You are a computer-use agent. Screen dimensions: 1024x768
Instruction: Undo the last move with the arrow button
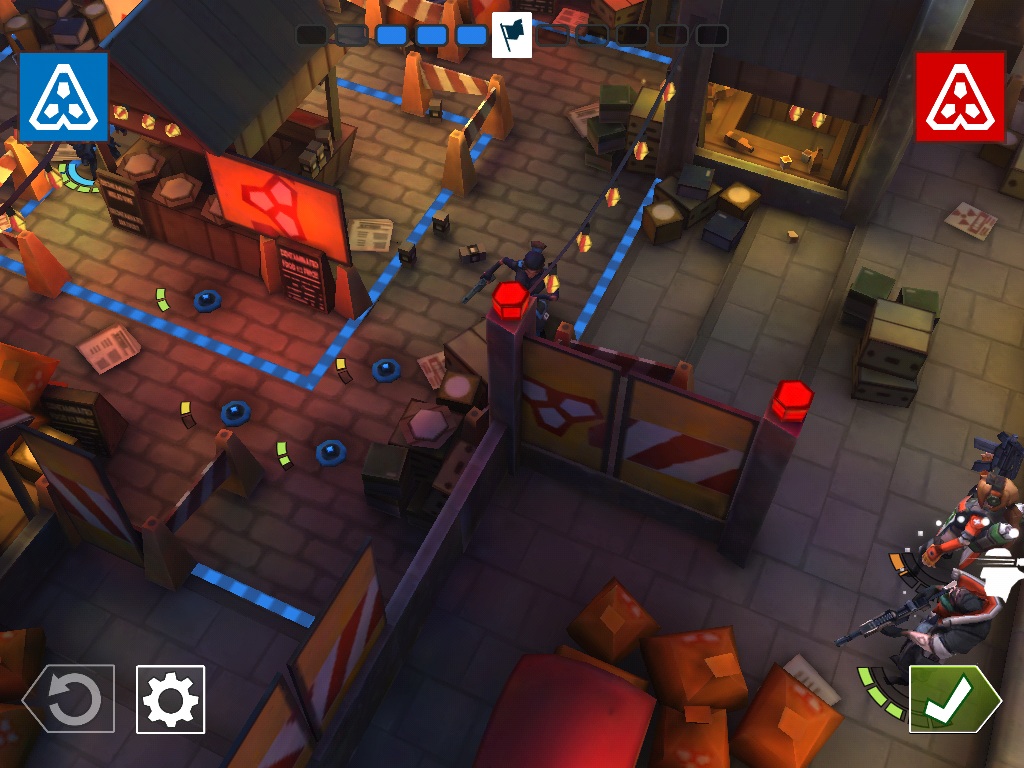(69, 699)
